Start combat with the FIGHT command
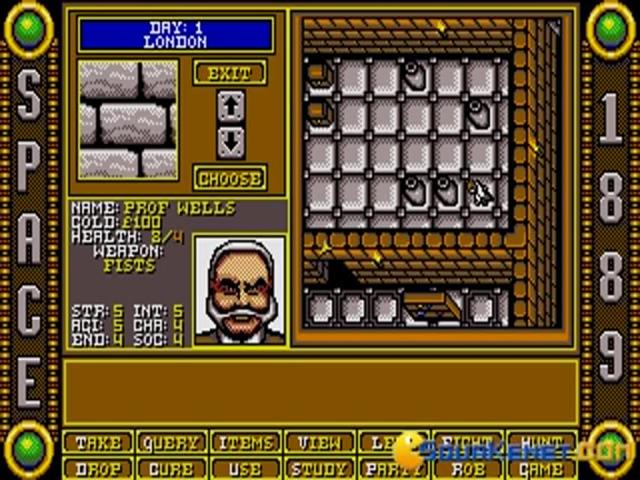 pyautogui.click(x=466, y=443)
